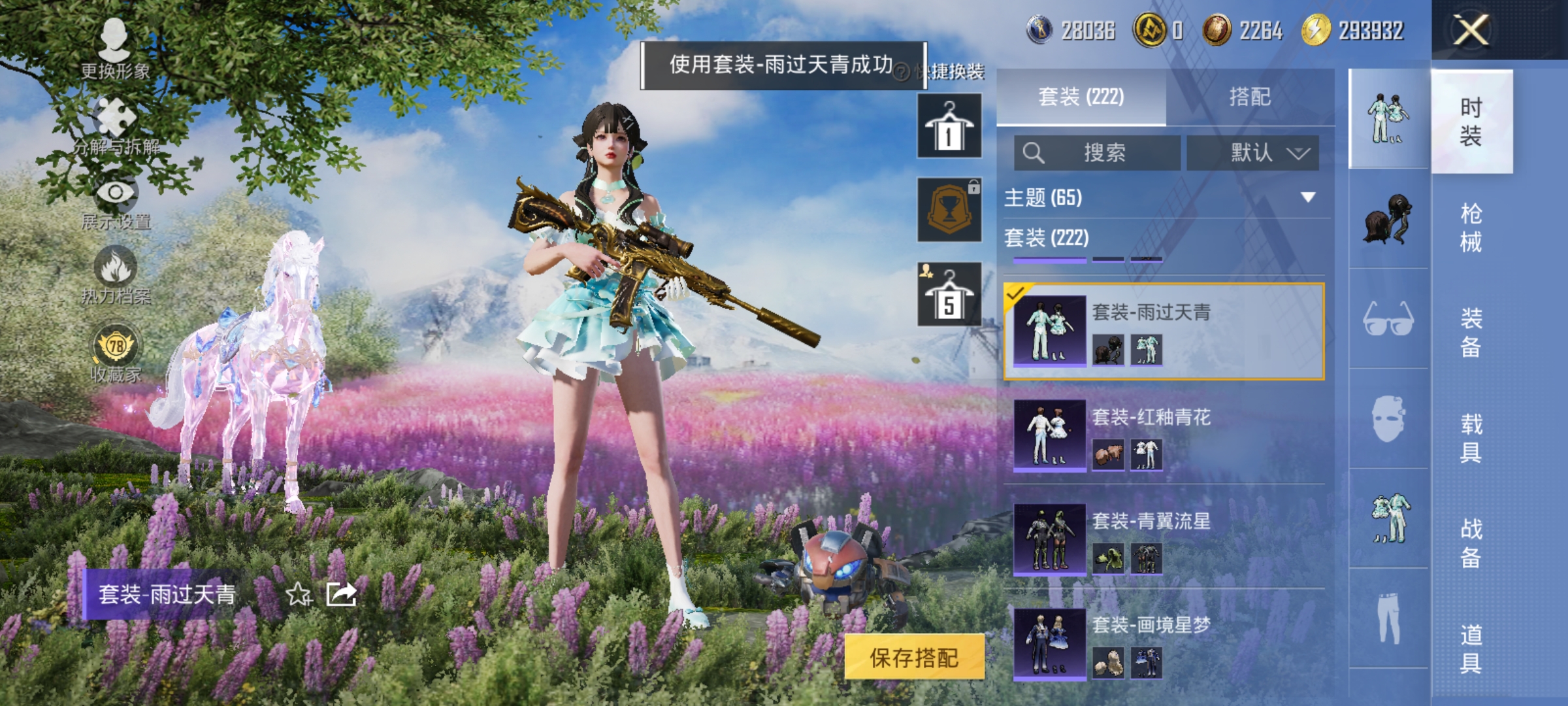Click the 搜索 search field
This screenshot has width=1568, height=706.
(1098, 152)
